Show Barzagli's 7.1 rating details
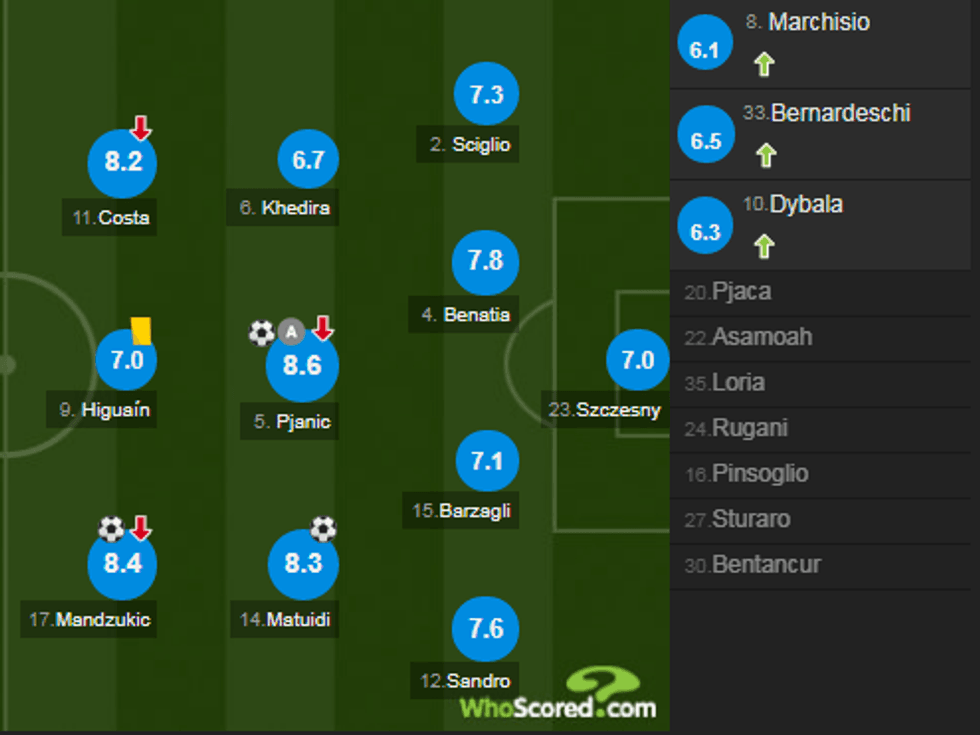 [x=487, y=461]
